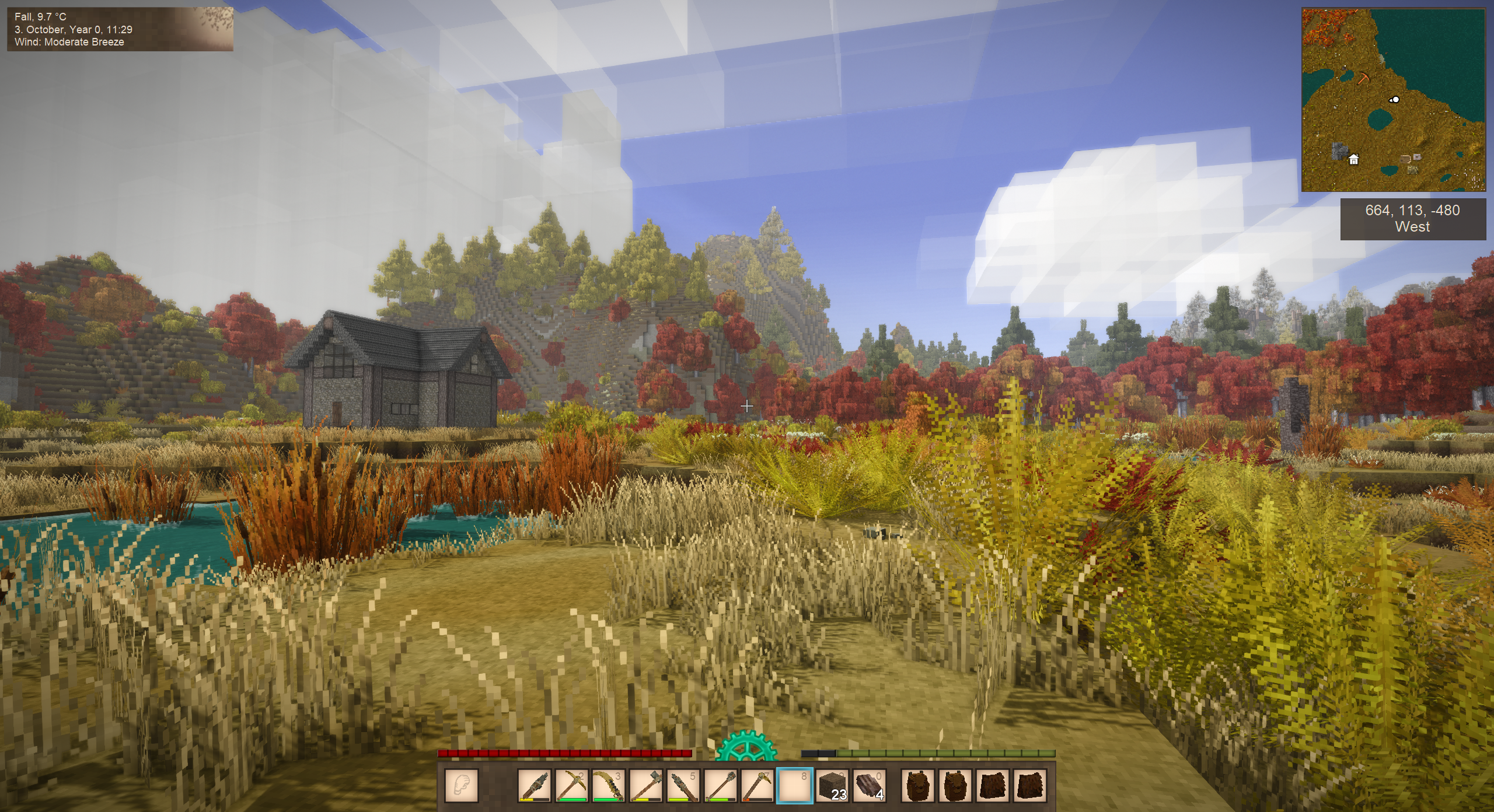
Task: Pick the hammer in the hotbar
Action: (x=645, y=785)
